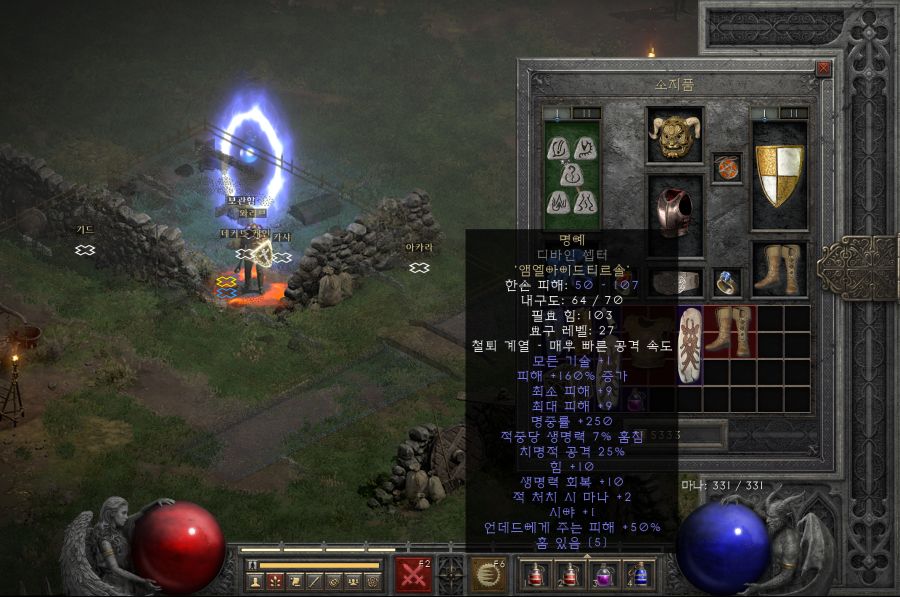This screenshot has height=597, width=900.
Task: Close the inventory panel with the X
Action: click(x=823, y=68)
